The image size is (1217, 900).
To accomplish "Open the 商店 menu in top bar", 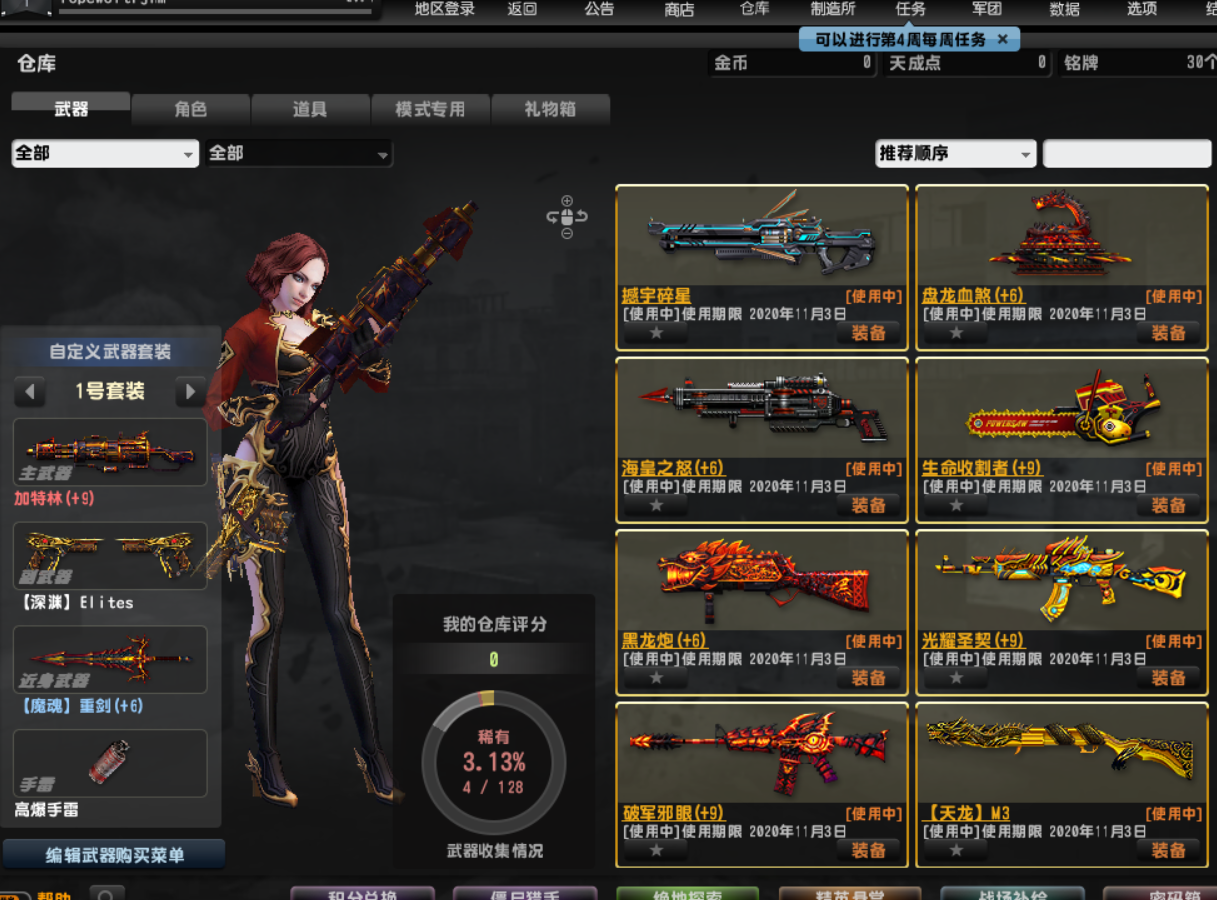I will pos(679,9).
